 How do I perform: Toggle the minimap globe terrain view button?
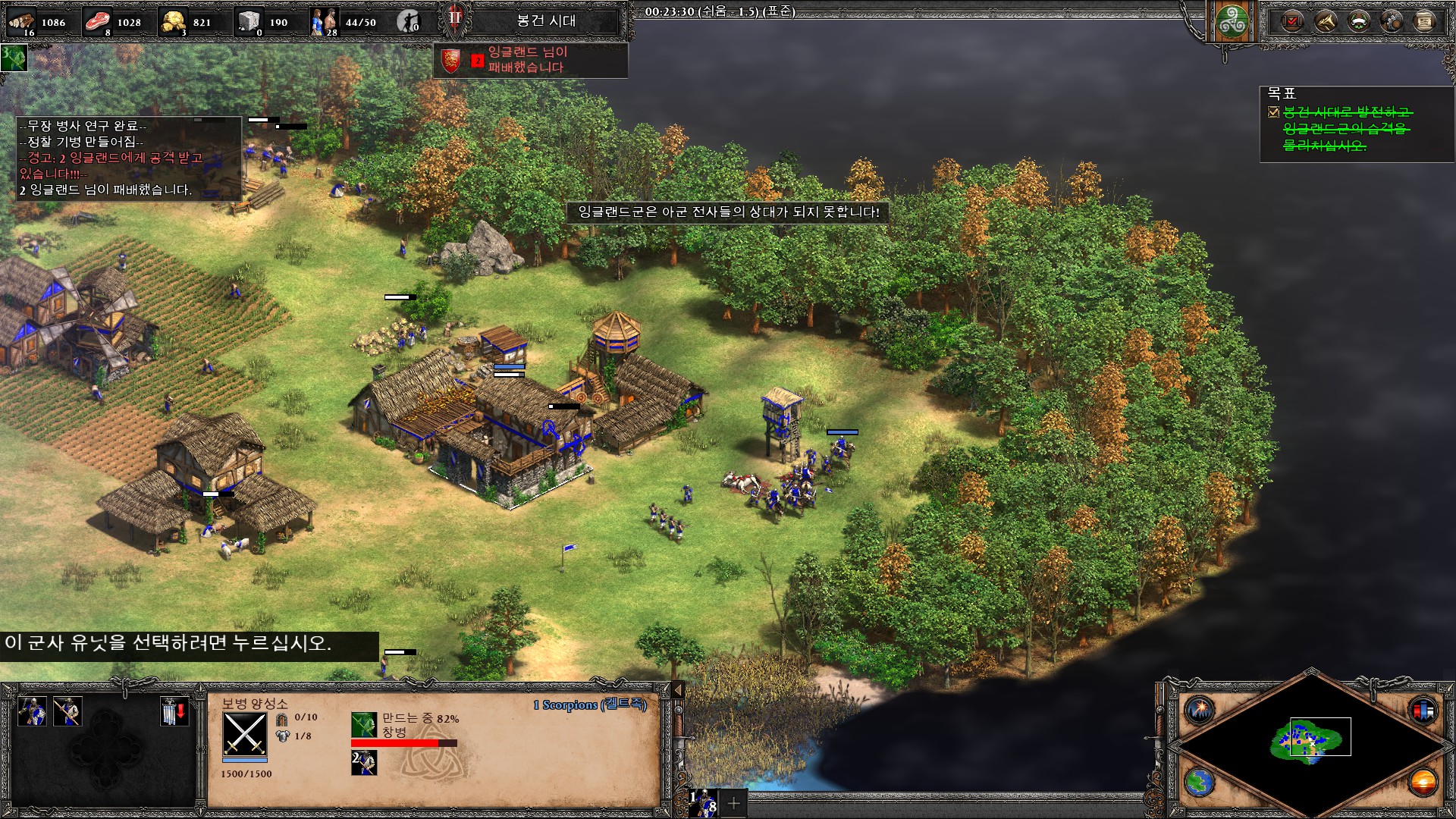tap(1200, 782)
